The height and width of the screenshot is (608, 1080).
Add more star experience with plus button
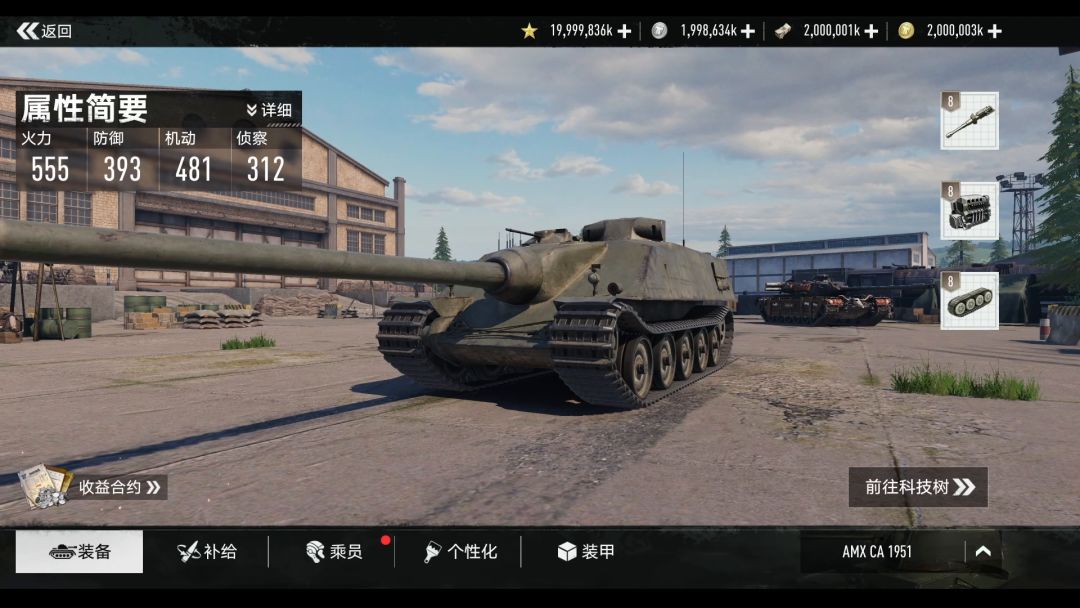[624, 31]
